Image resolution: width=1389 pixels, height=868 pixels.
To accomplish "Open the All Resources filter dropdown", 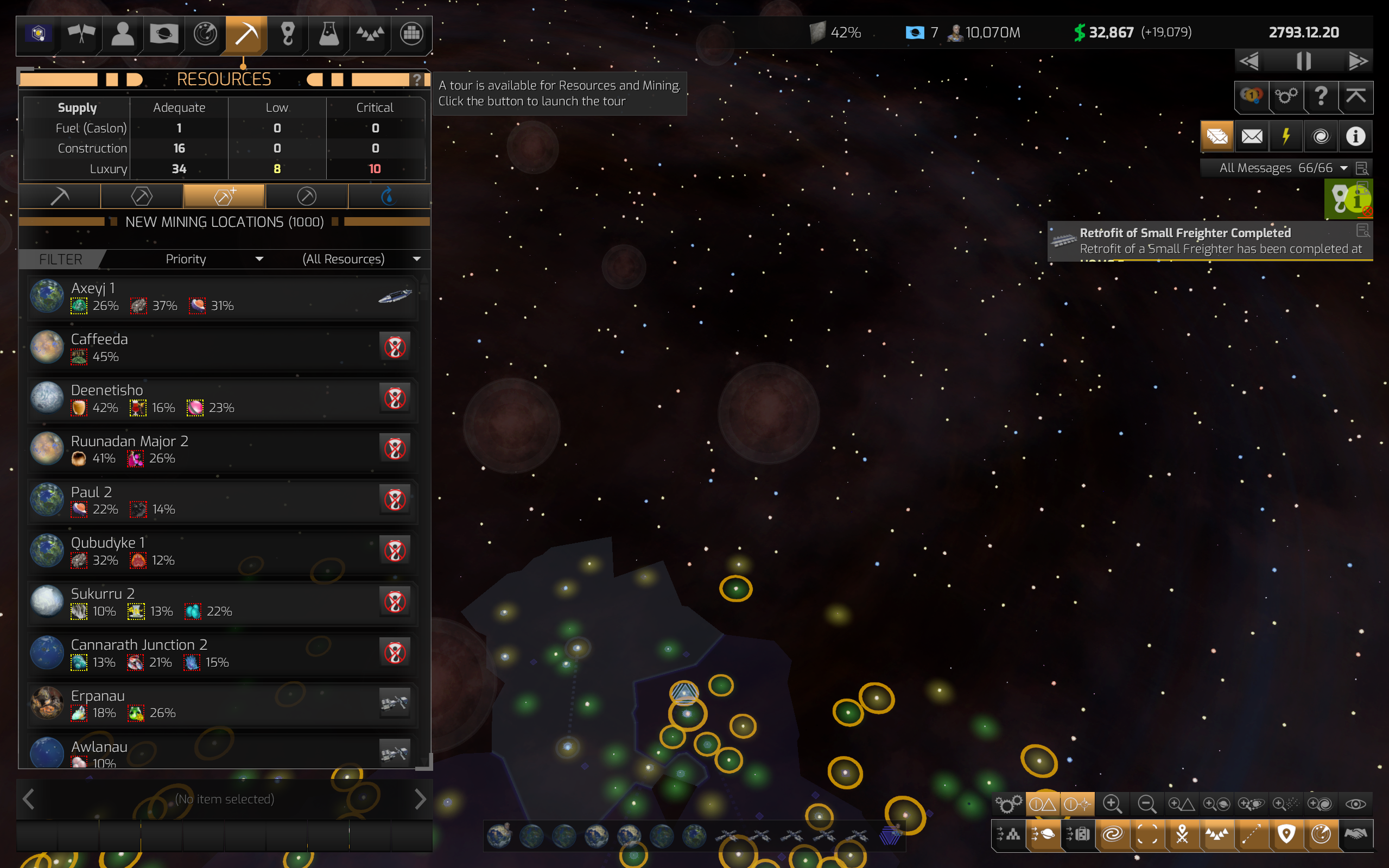I will coord(361,259).
